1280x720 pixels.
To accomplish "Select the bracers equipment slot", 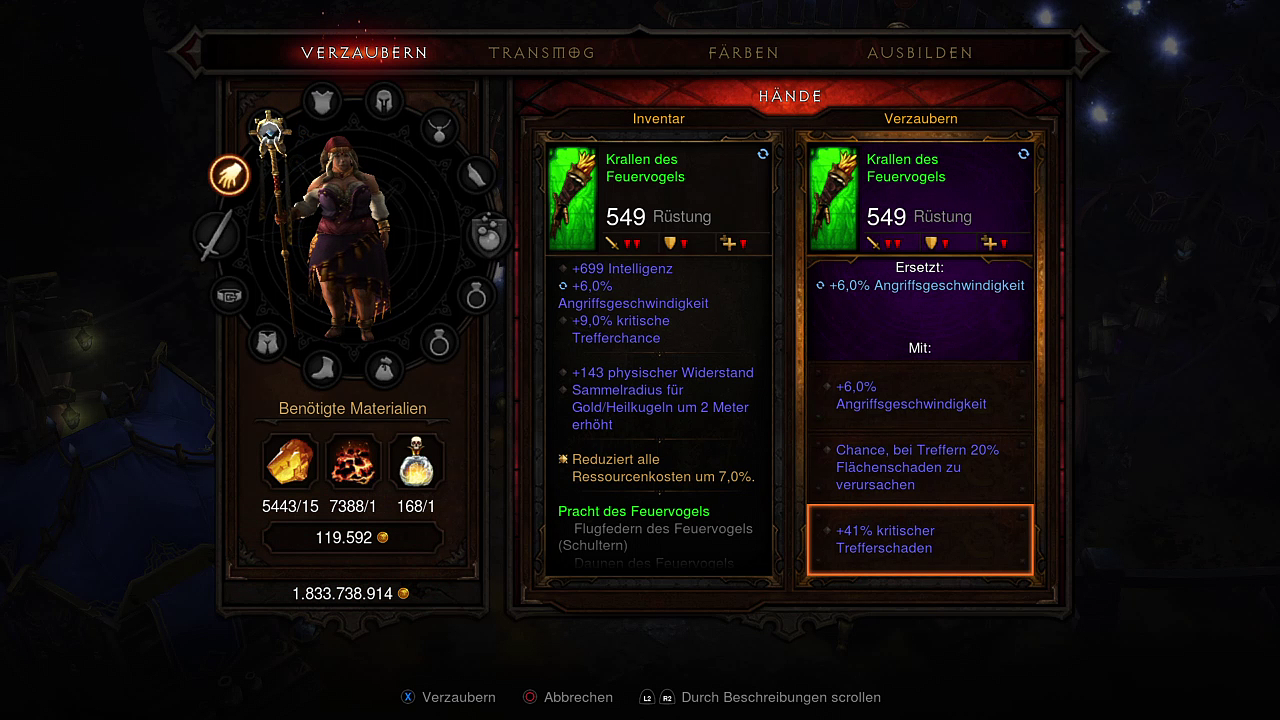I will (x=477, y=175).
